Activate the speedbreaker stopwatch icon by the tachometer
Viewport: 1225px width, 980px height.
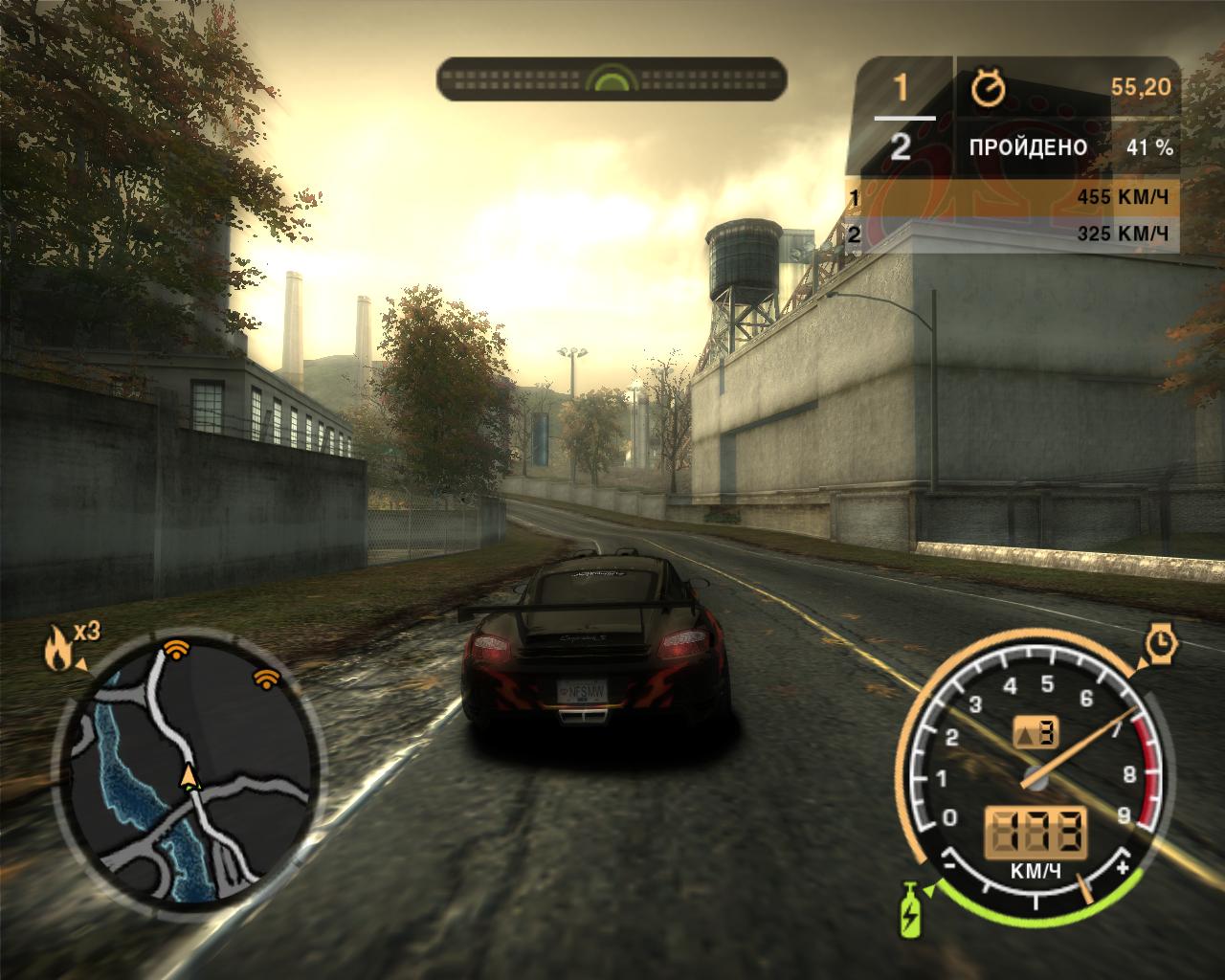[x=1161, y=643]
